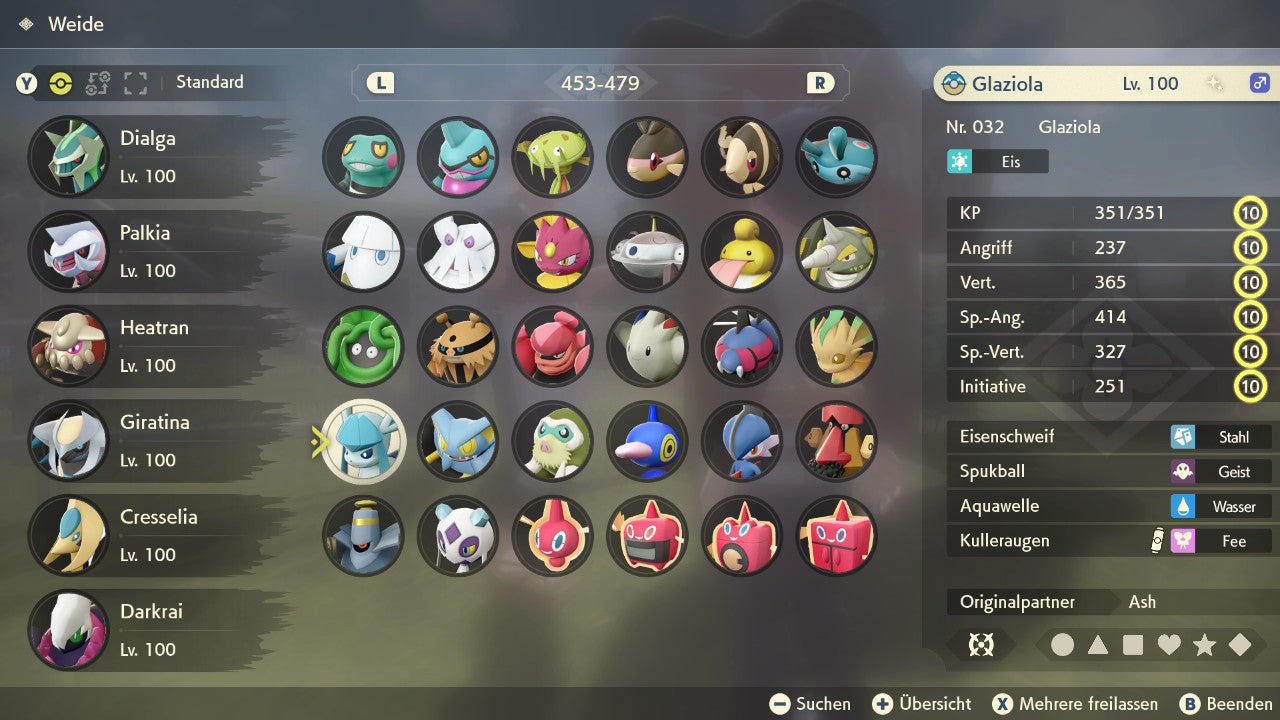The width and height of the screenshot is (1280, 720).
Task: Click the KP effort level badge showing 10
Action: pyautogui.click(x=1251, y=213)
